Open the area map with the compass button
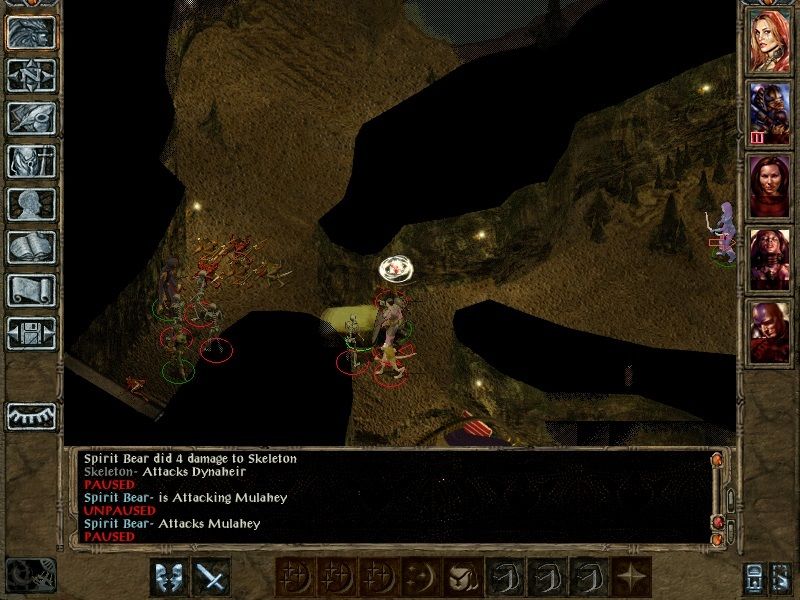The height and width of the screenshot is (600, 800). click(31, 75)
